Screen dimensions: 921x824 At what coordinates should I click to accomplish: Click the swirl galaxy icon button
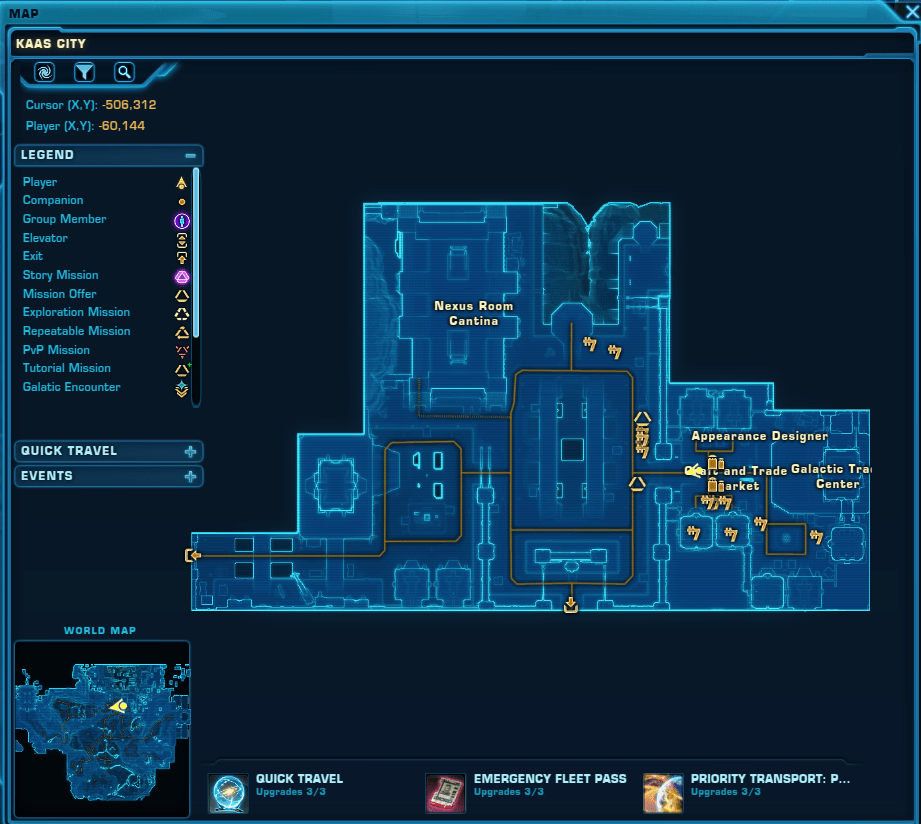pos(44,72)
